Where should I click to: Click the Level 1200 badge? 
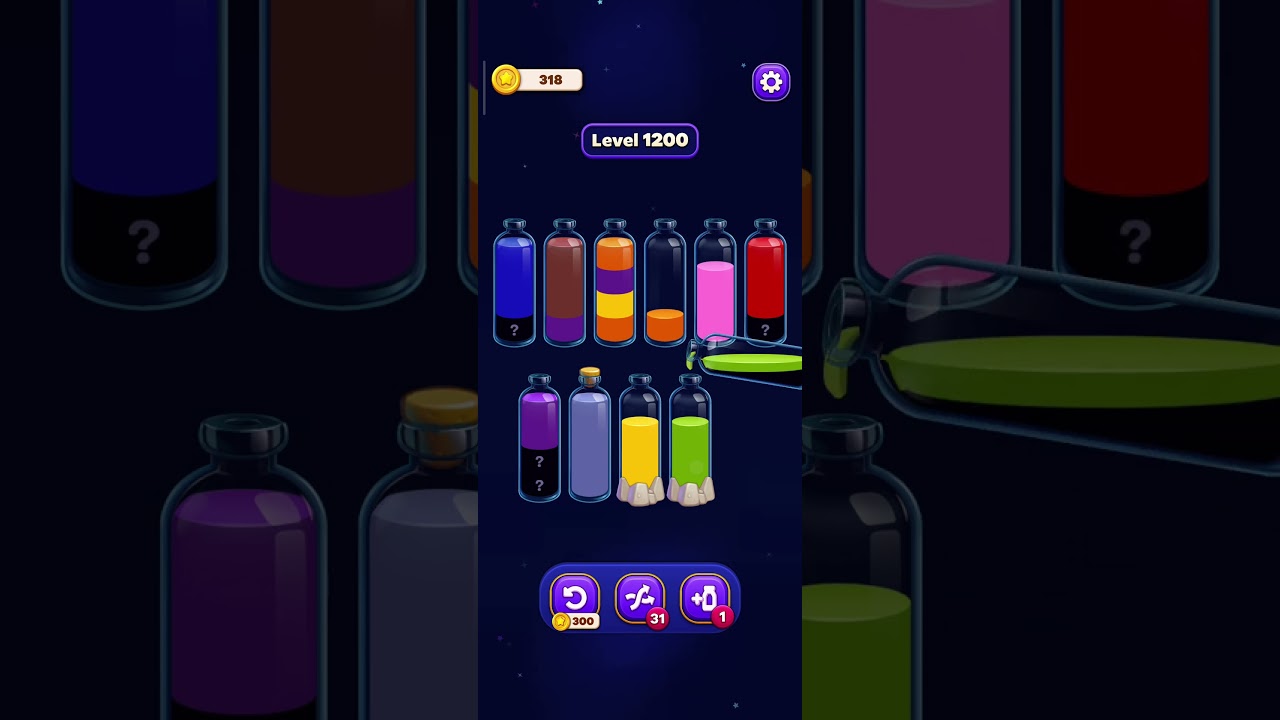tap(640, 140)
